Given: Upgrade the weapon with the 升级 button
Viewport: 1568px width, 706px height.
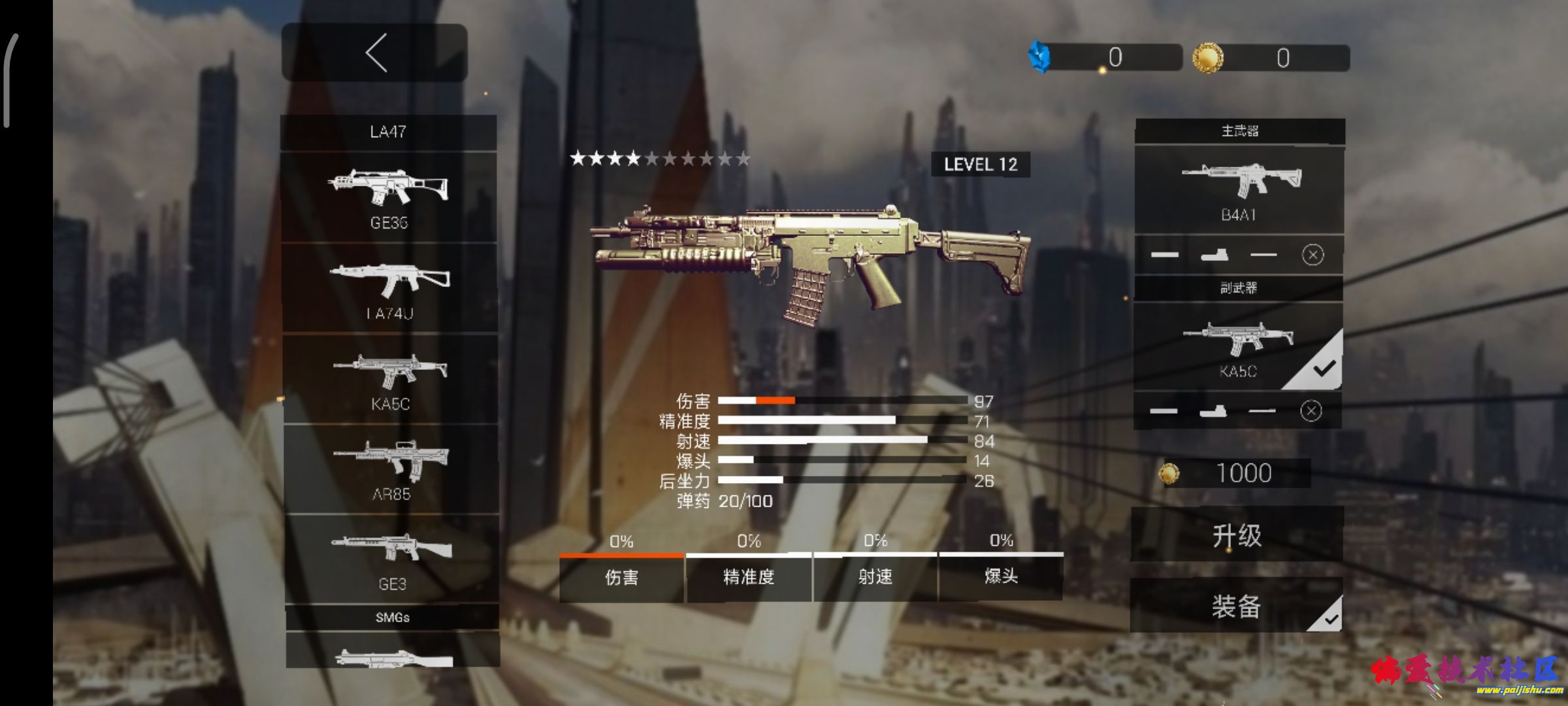Looking at the screenshot, I should pyautogui.click(x=1237, y=535).
